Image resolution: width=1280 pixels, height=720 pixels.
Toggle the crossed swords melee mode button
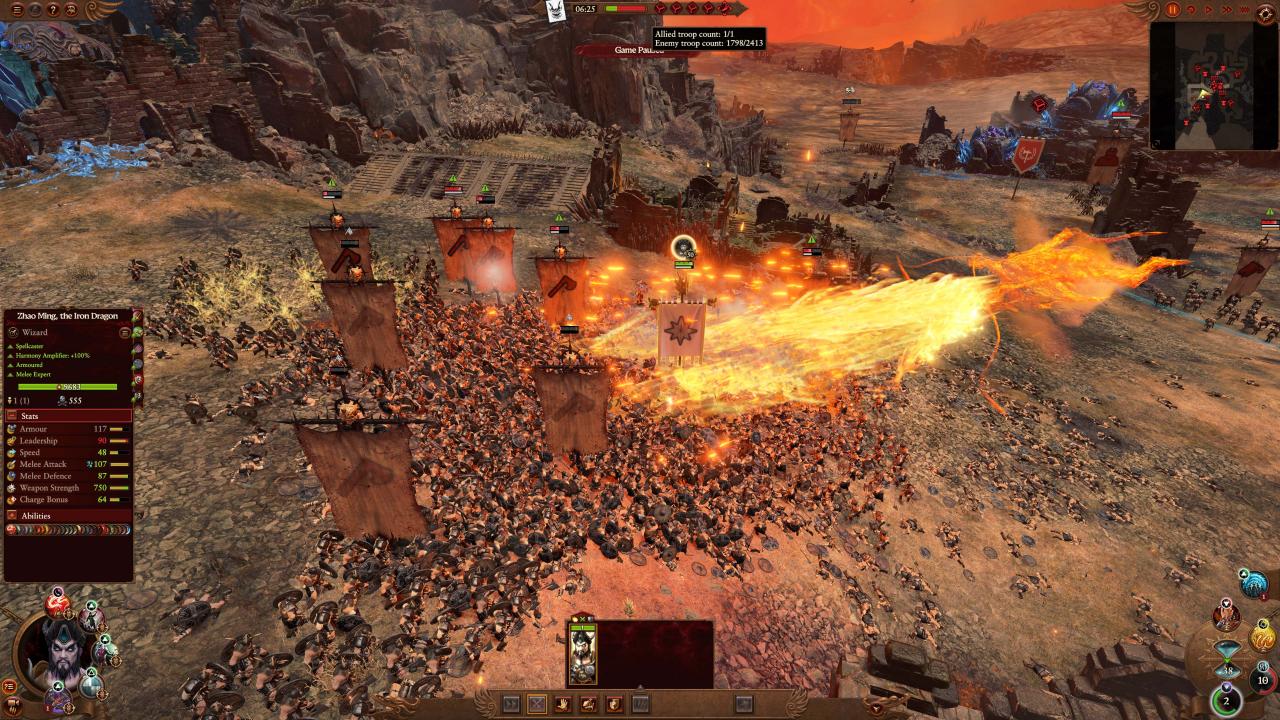coord(537,704)
